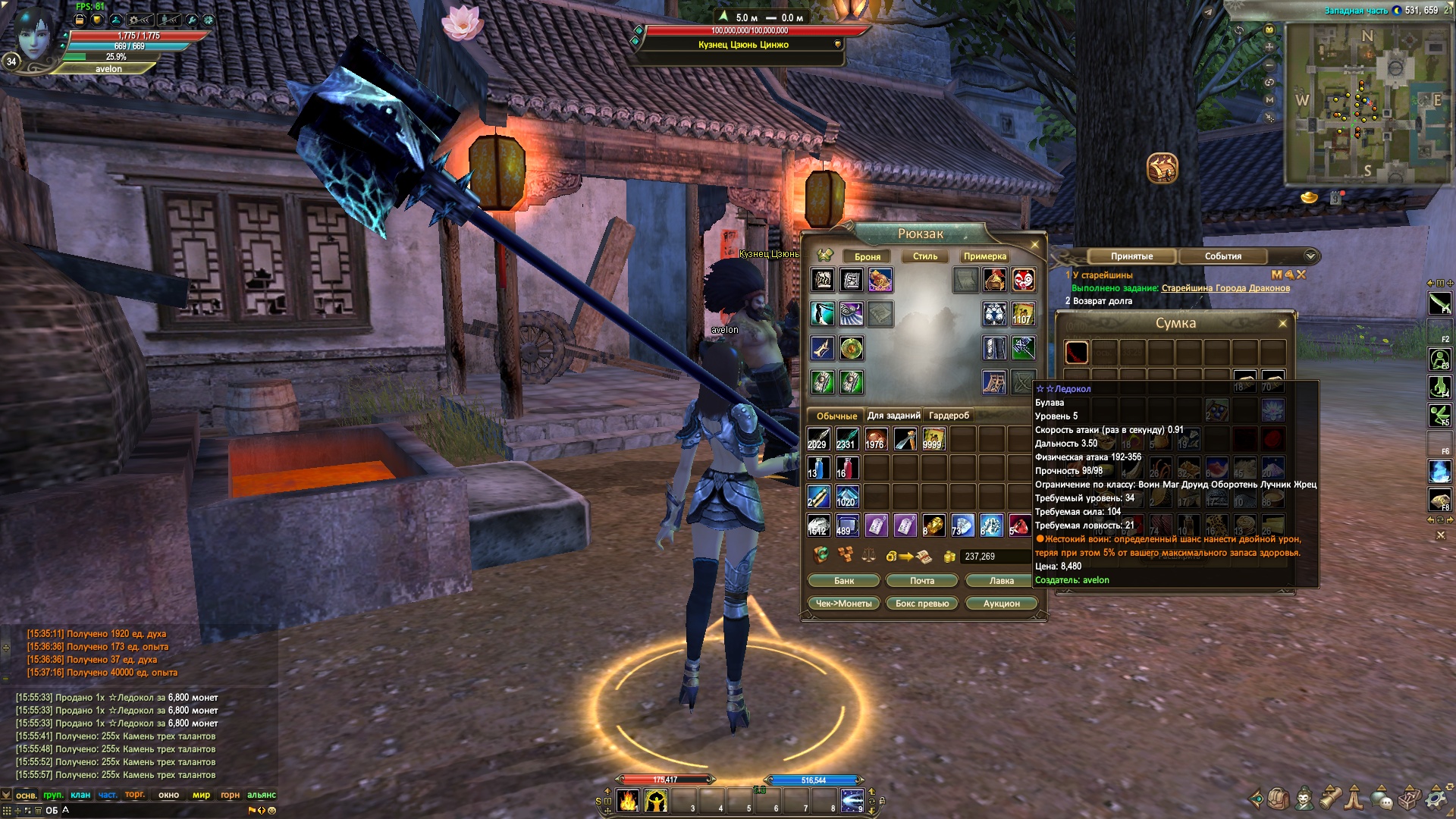The image size is (1456, 819).
Task: Open the Гардероб wardrobe tab
Action: coord(949,416)
